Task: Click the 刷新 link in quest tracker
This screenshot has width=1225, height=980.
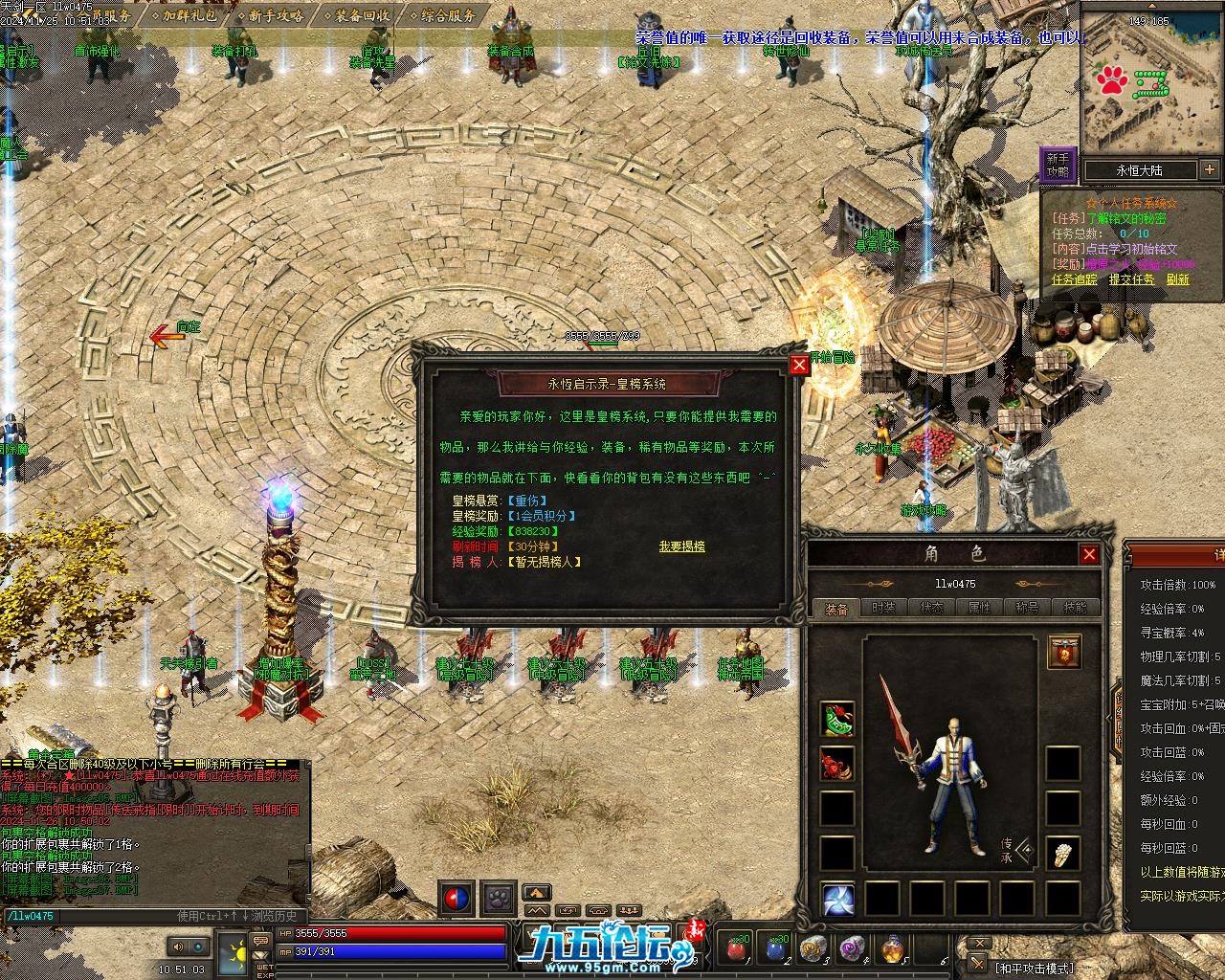Action: point(1177,279)
